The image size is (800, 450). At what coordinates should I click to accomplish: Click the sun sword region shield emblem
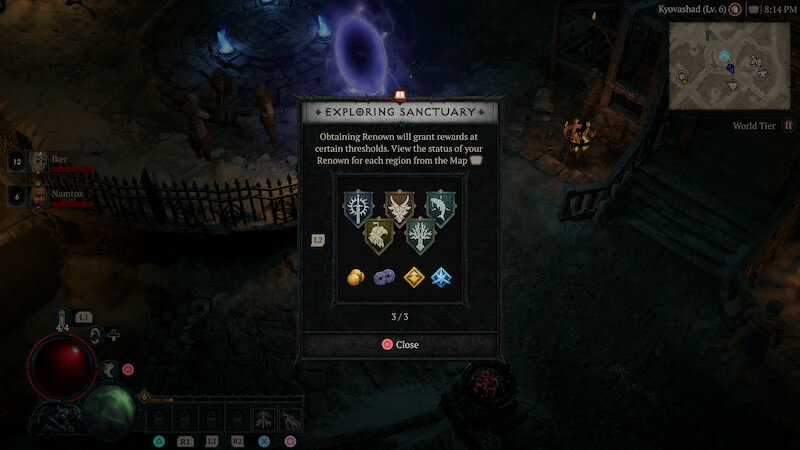357,209
